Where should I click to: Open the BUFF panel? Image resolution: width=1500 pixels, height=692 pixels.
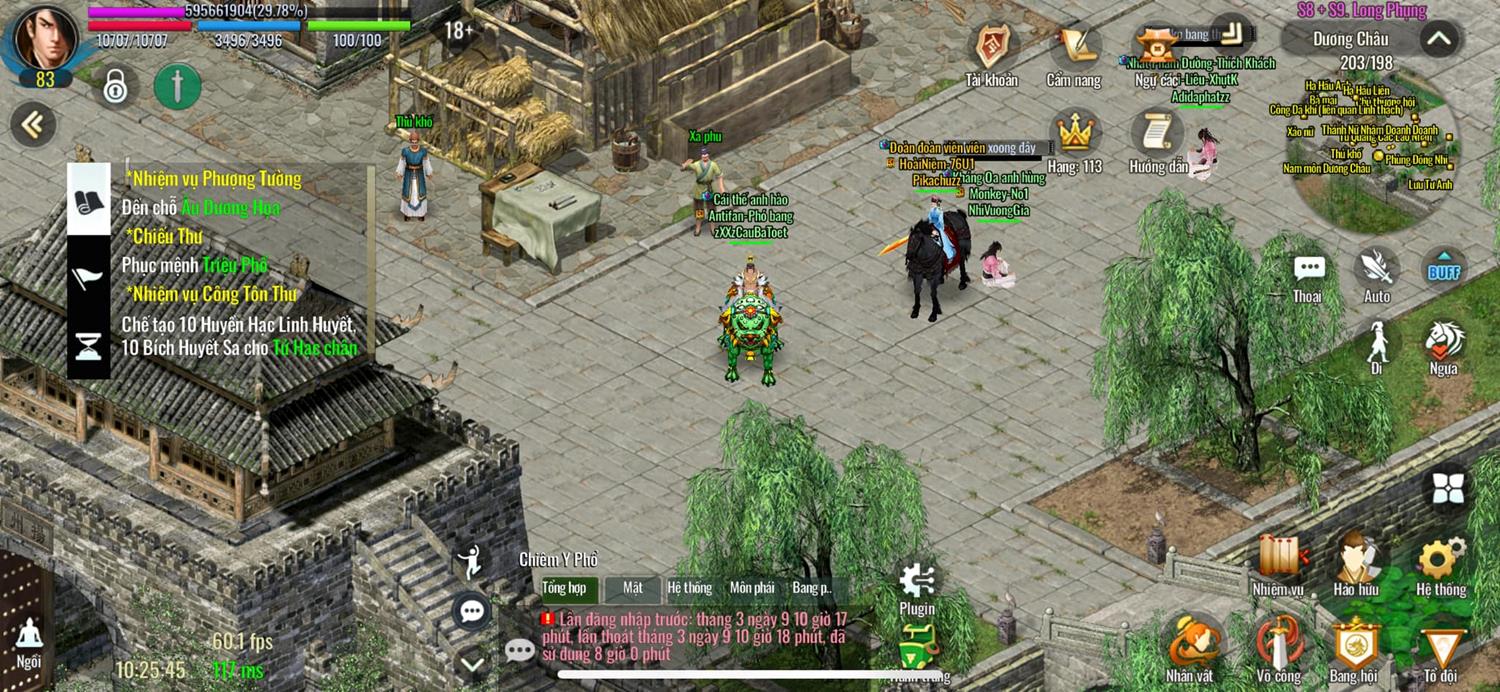(x=1444, y=268)
